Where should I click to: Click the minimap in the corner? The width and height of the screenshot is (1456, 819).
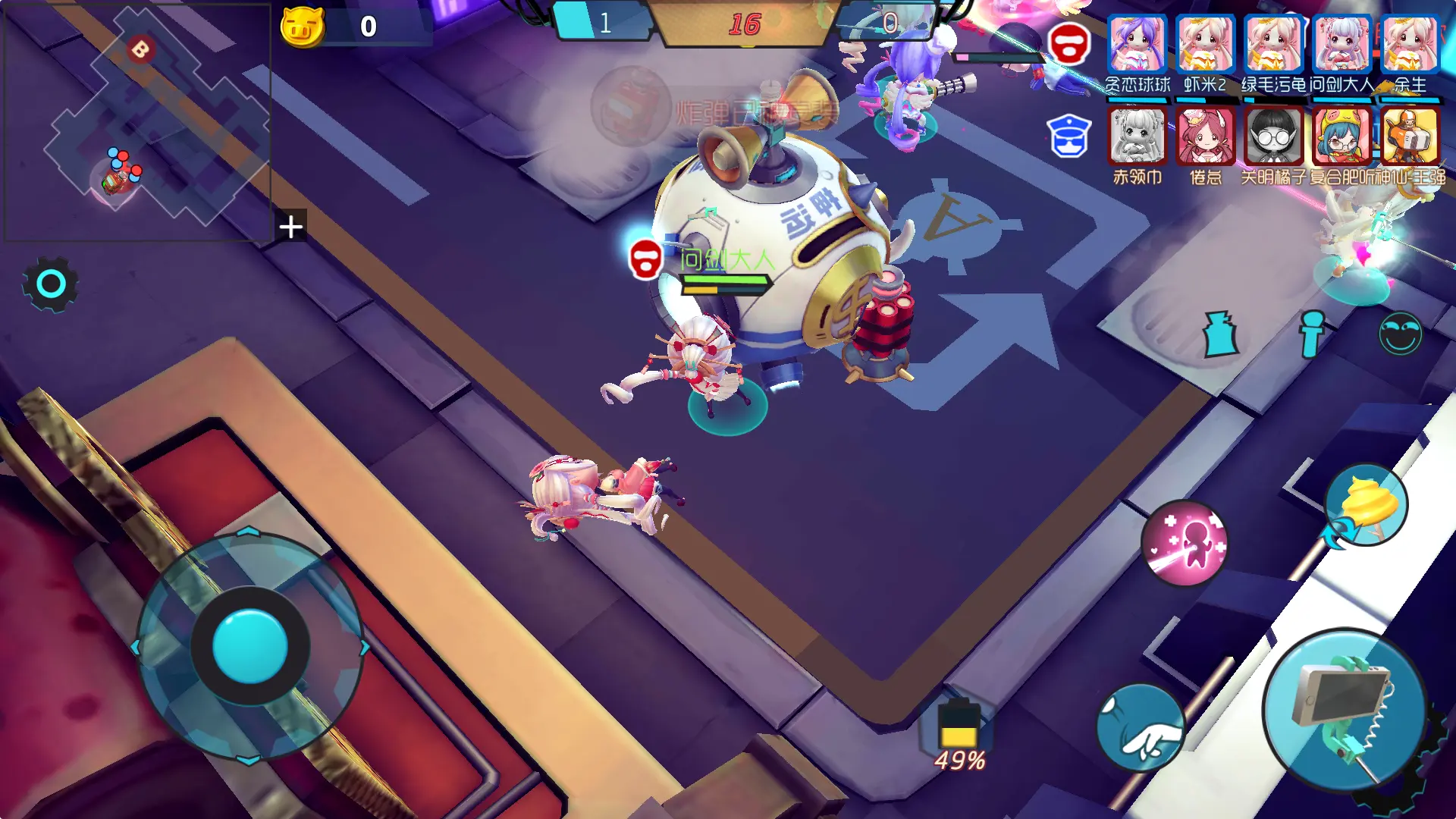(136, 121)
